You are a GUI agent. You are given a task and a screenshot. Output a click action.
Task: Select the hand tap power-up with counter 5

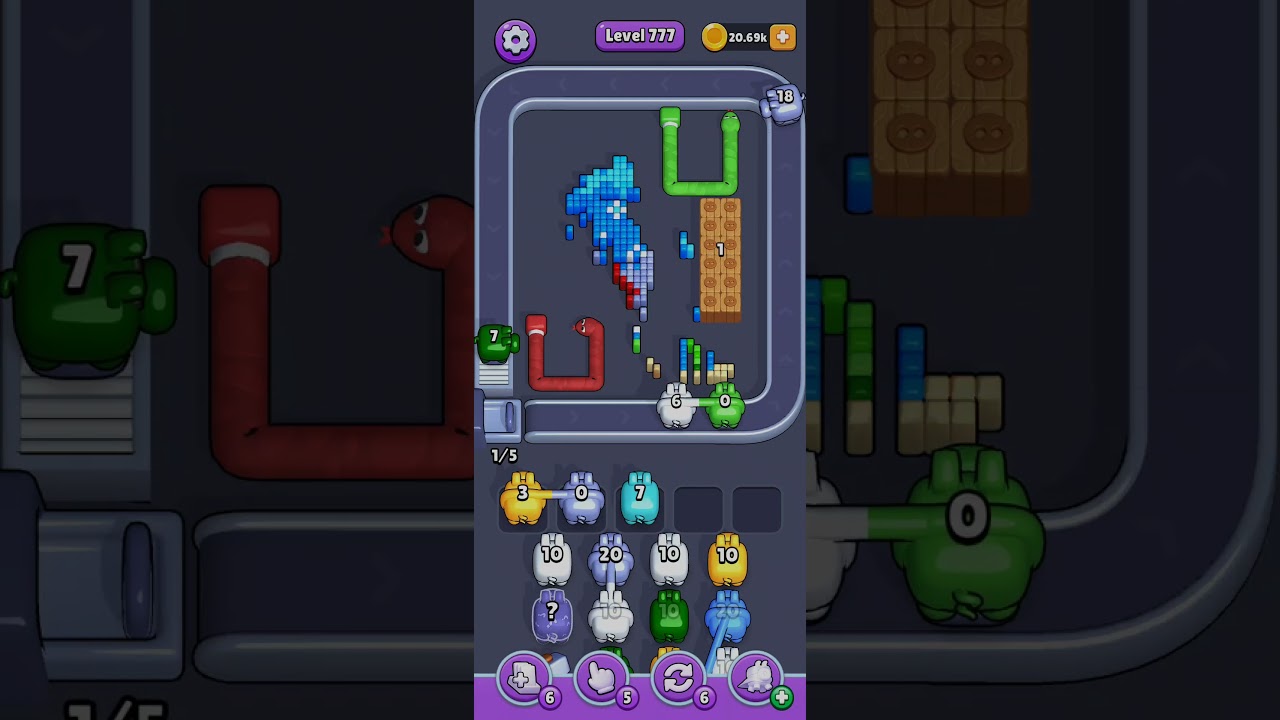pos(601,678)
